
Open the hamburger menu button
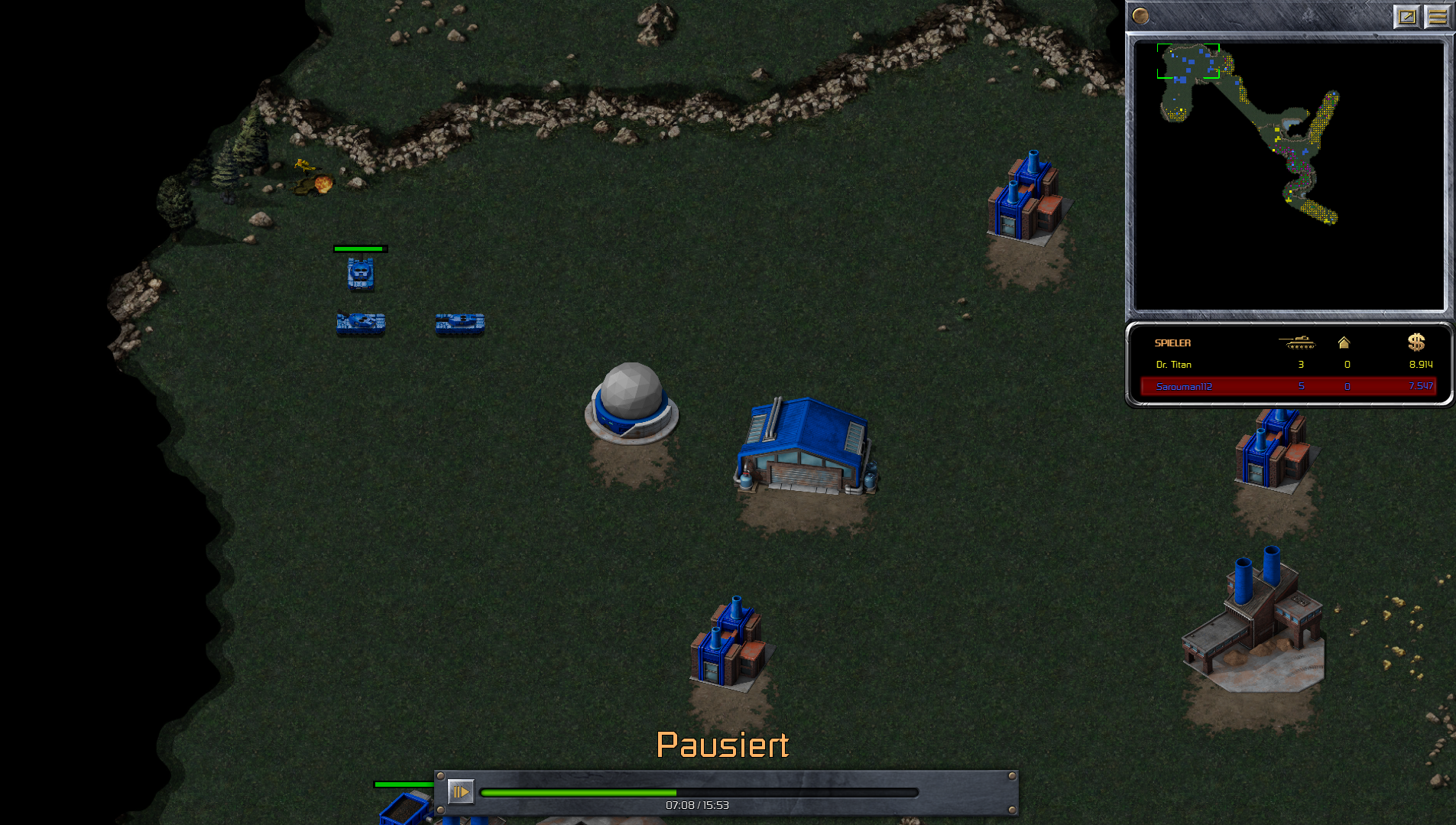(x=1438, y=16)
